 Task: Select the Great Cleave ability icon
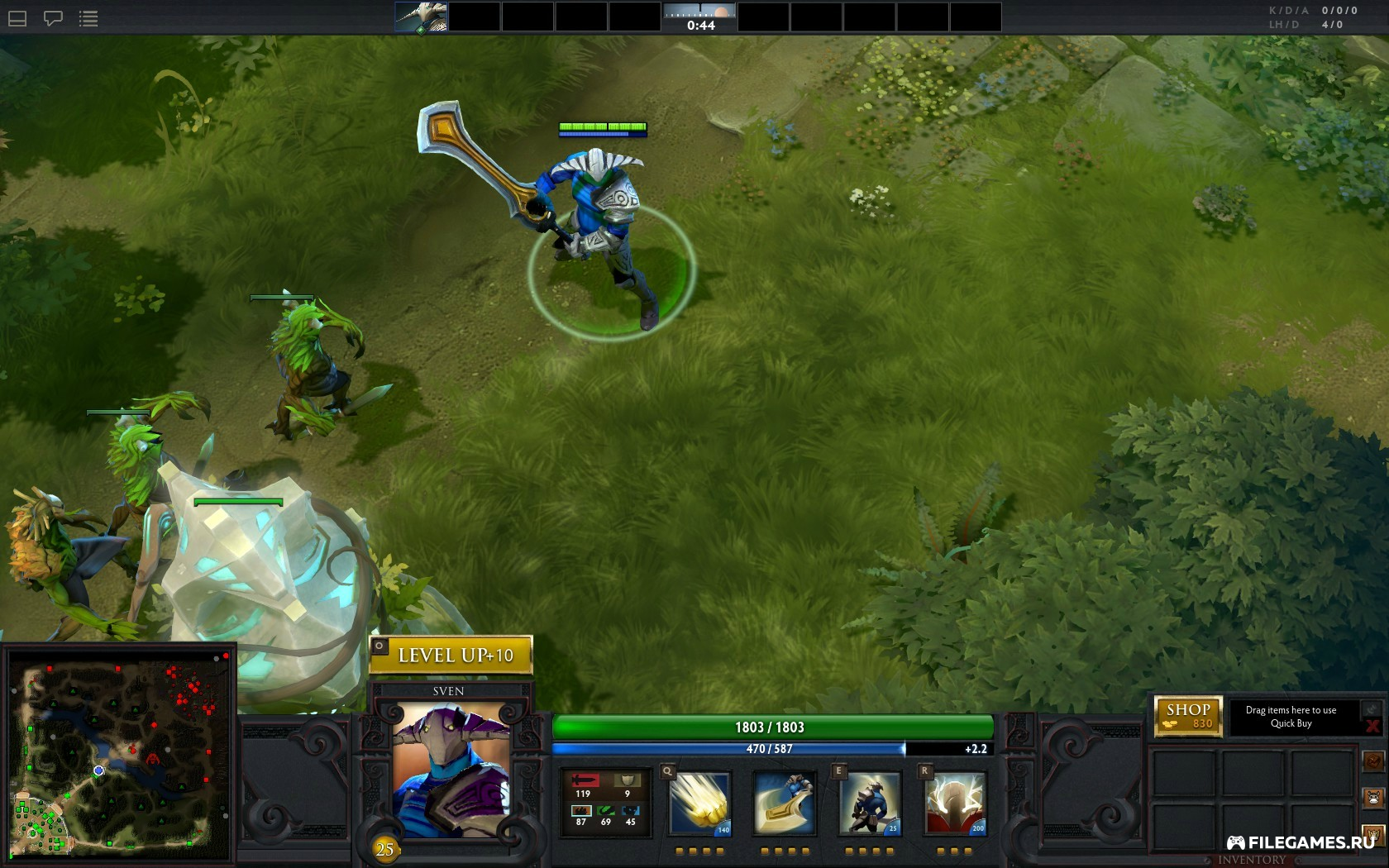(x=784, y=804)
